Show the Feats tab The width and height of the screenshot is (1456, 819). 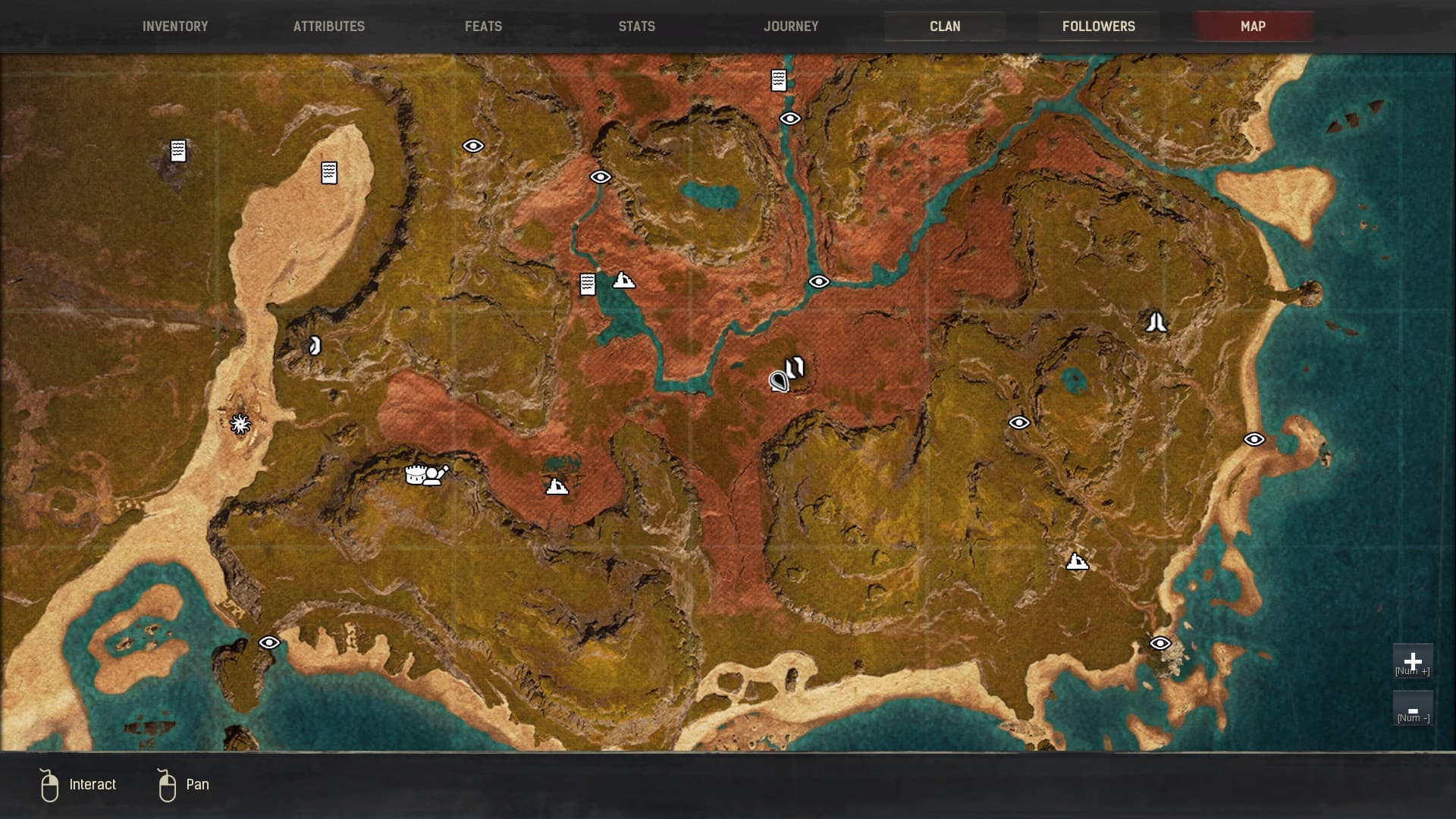coord(483,27)
